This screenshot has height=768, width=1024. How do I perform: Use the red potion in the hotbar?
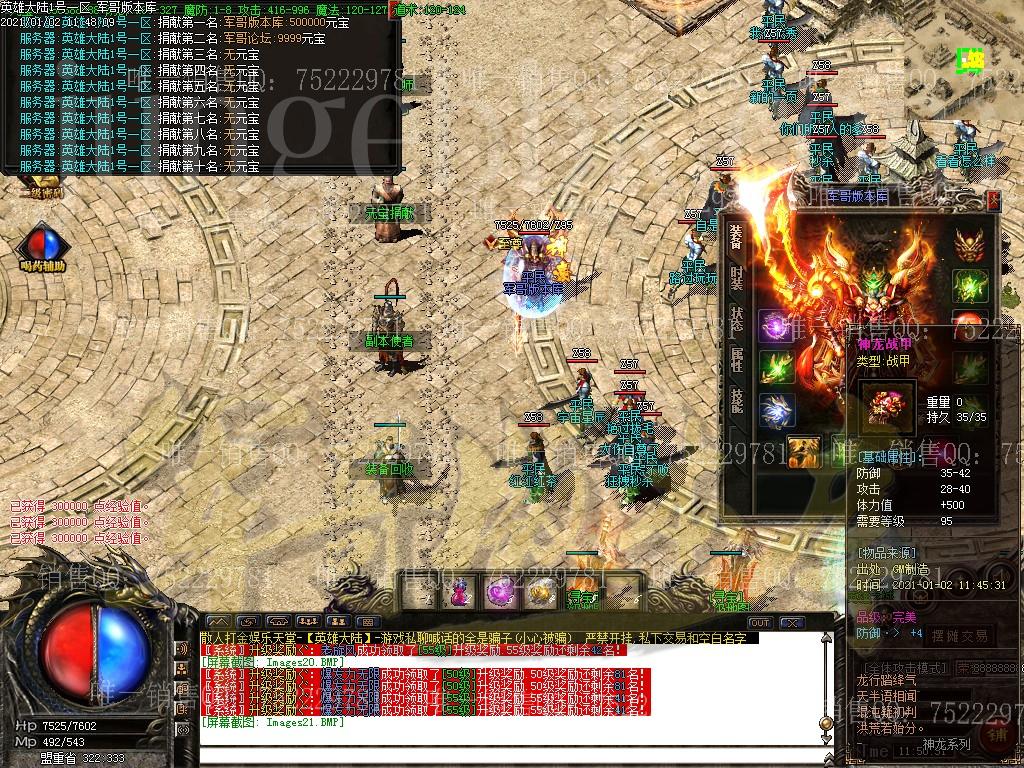coord(458,592)
